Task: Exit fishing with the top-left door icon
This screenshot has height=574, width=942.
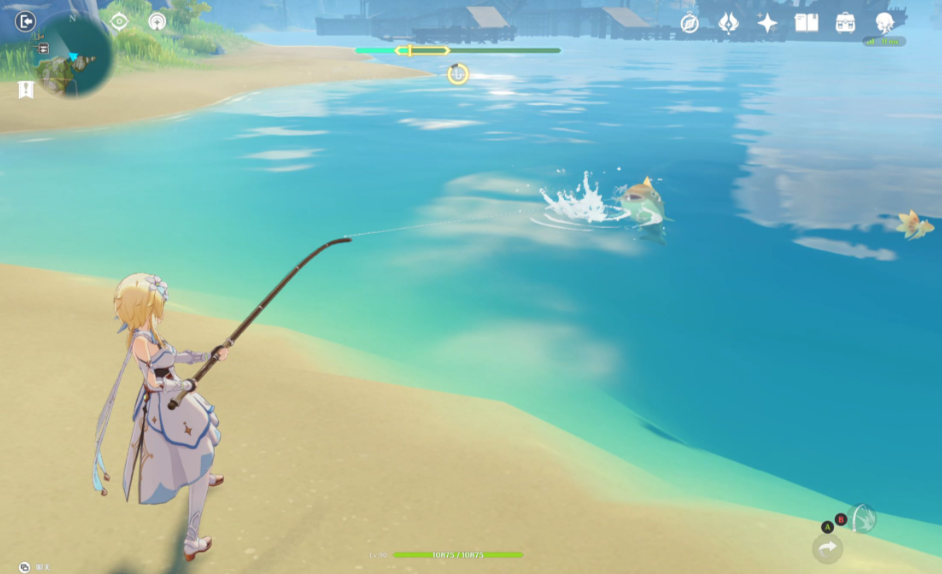Action: point(25,21)
